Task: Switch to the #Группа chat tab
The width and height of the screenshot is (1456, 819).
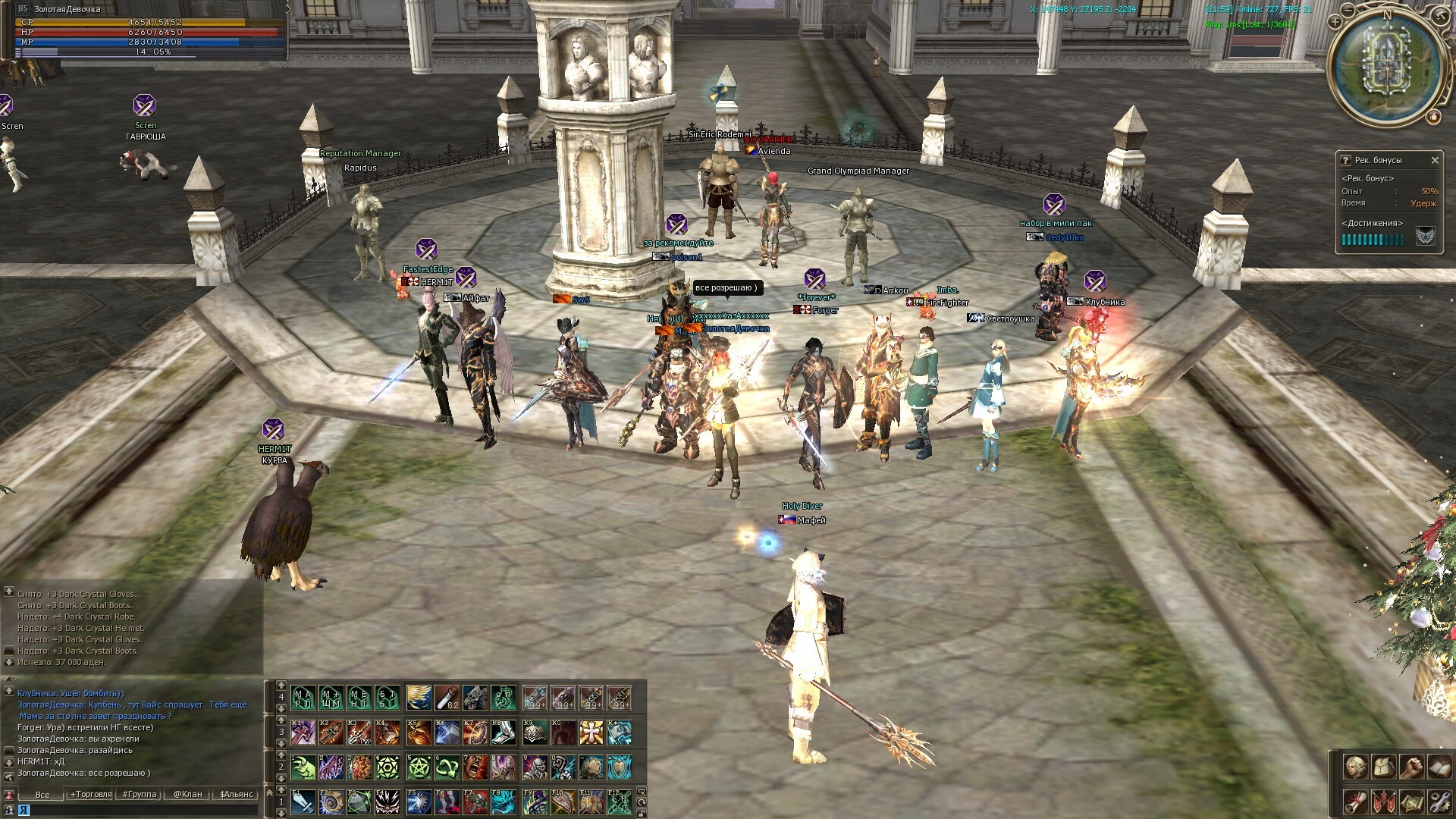Action: (x=140, y=794)
